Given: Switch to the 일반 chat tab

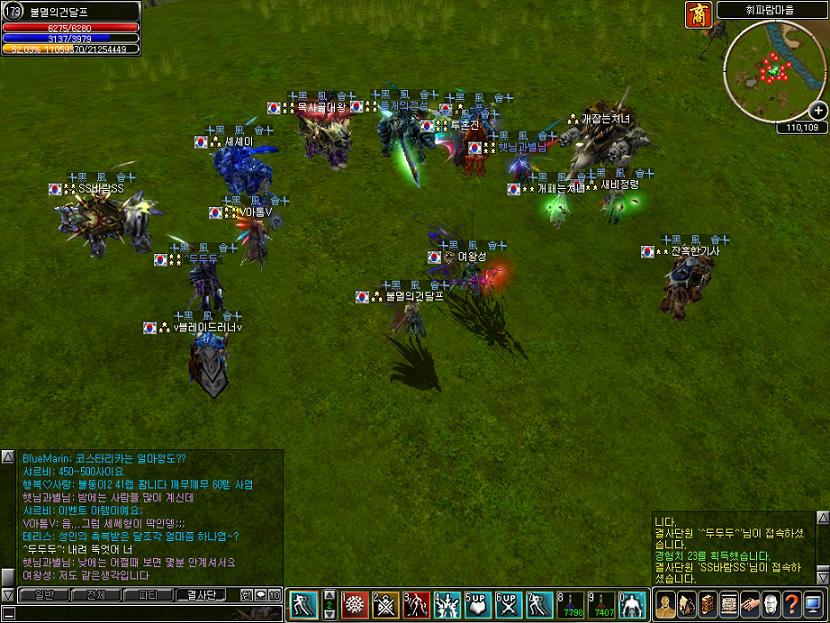Looking at the screenshot, I should point(44,595).
